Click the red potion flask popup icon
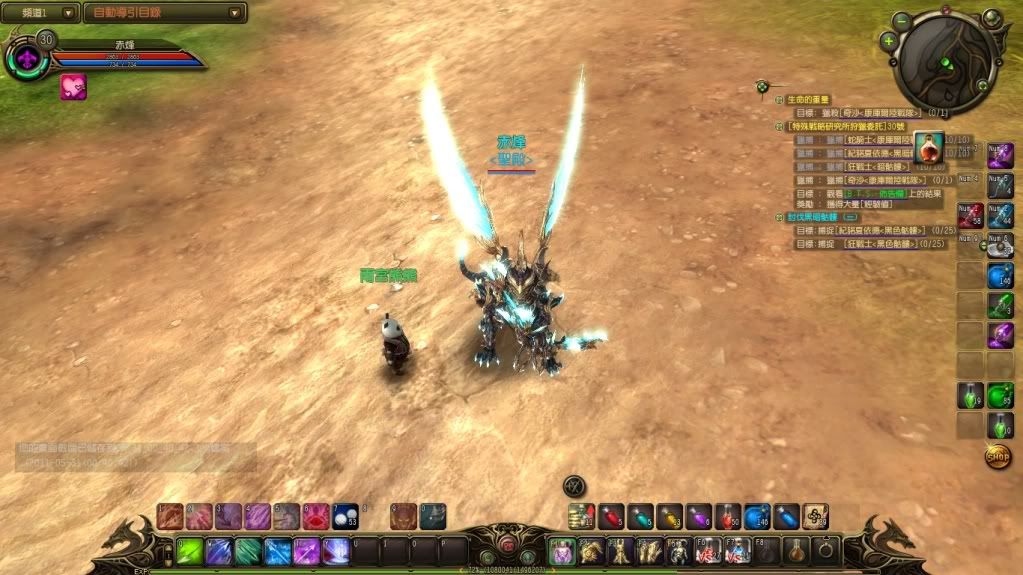This screenshot has width=1023, height=575. pyautogui.click(x=930, y=148)
